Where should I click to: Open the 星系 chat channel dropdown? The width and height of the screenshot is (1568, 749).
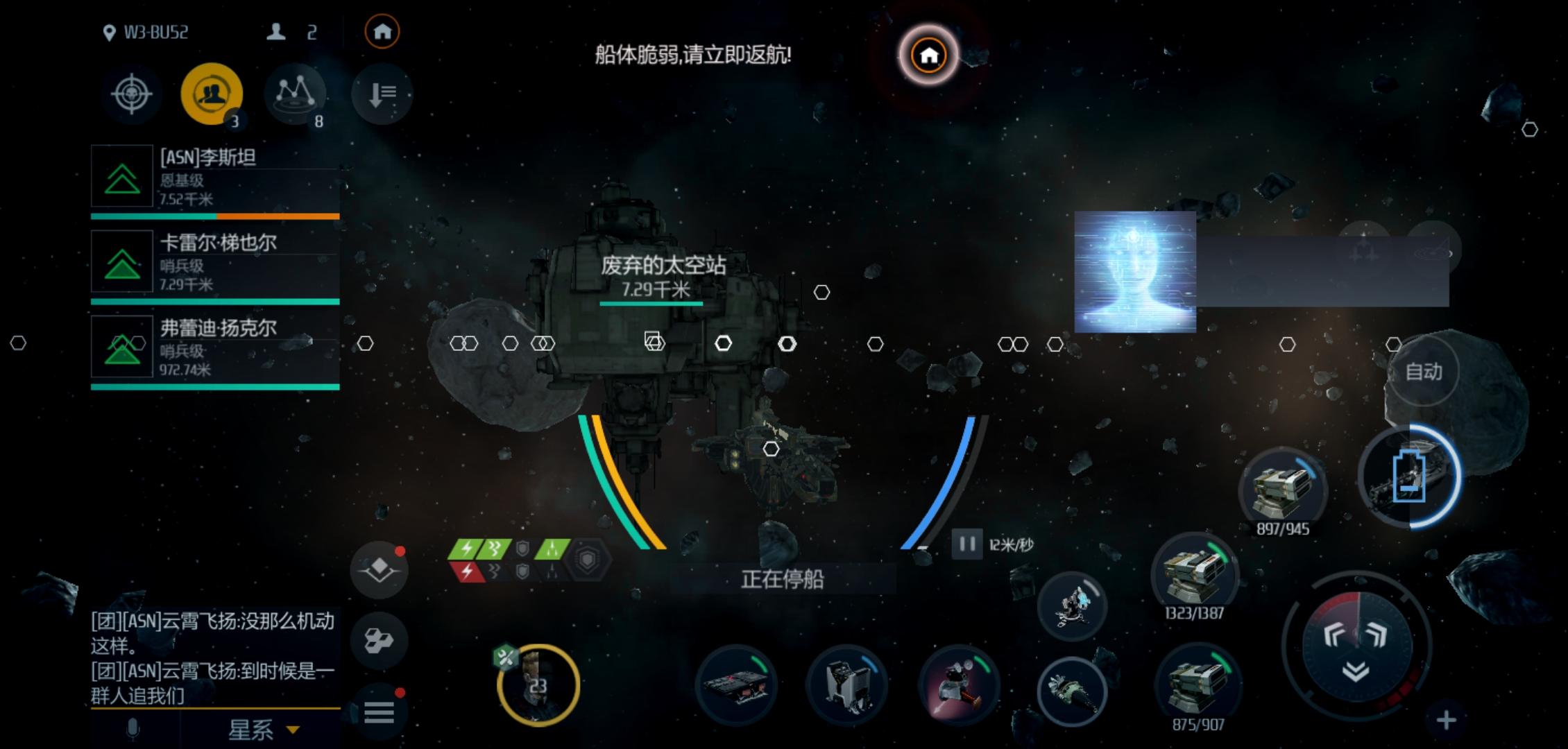click(x=264, y=730)
